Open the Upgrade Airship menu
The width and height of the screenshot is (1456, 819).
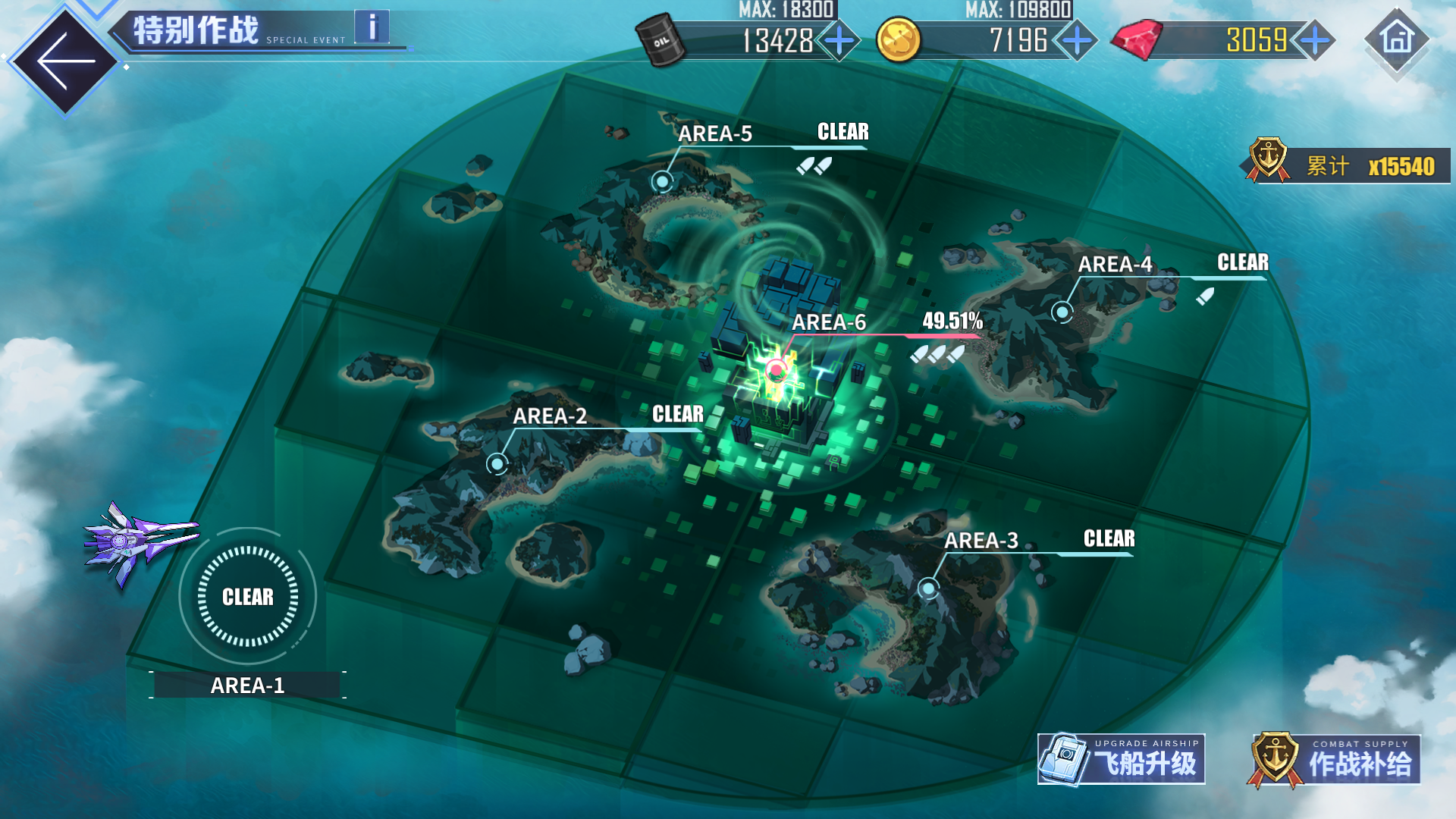click(x=1121, y=759)
